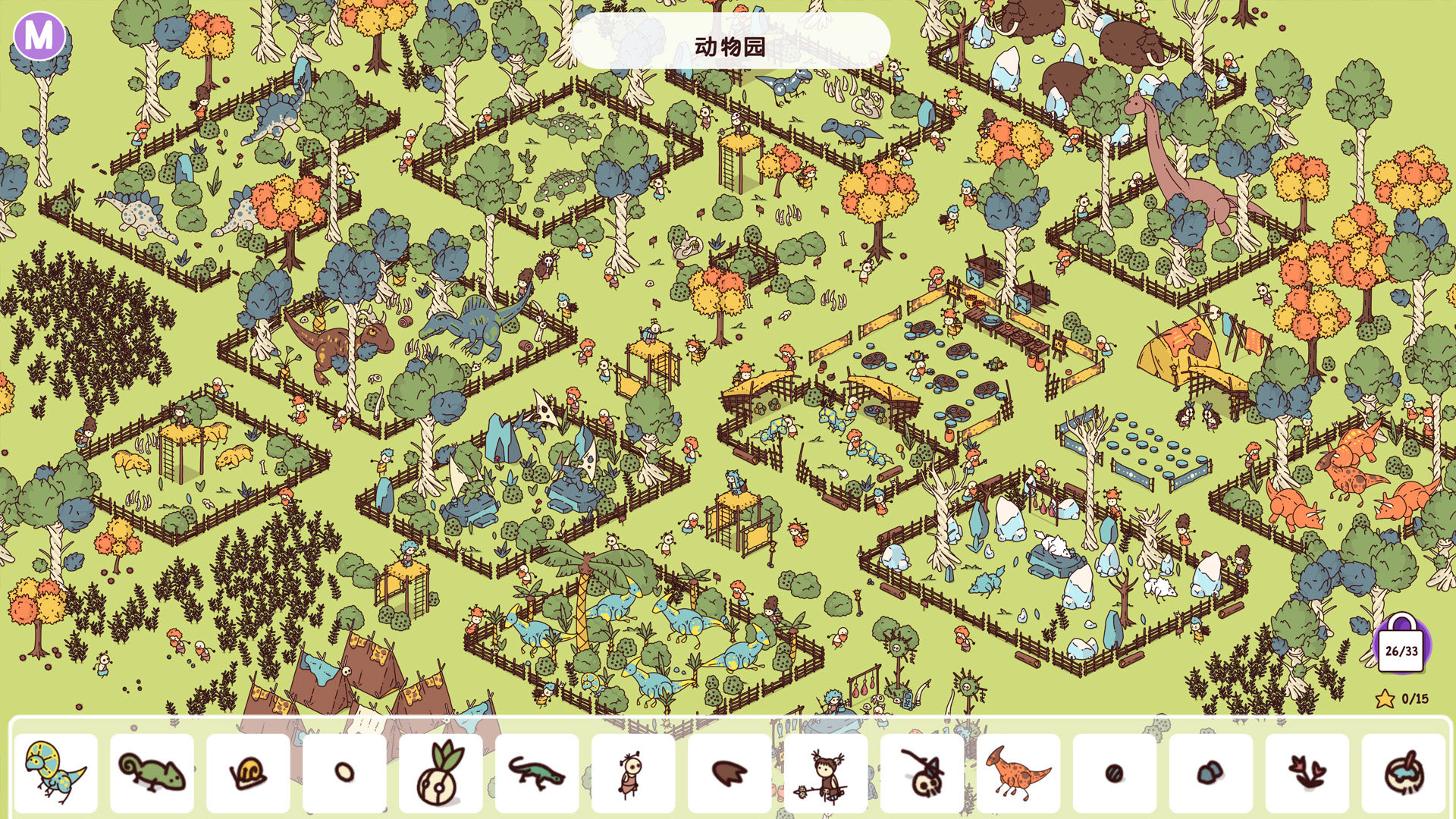Select the blue frilled dinosaur target
The image size is (1456, 819).
click(x=56, y=773)
